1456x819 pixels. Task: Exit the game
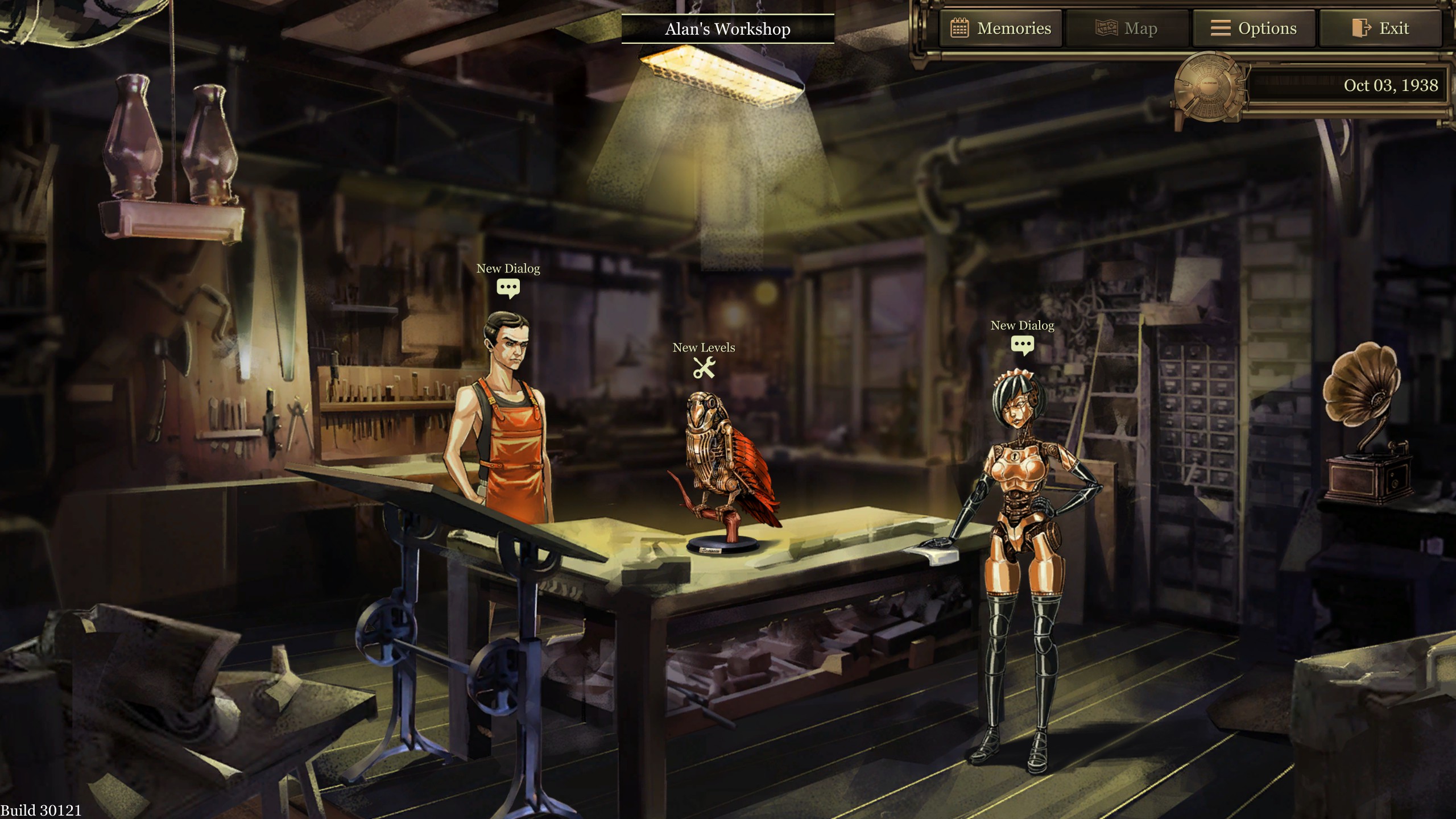tap(1380, 28)
